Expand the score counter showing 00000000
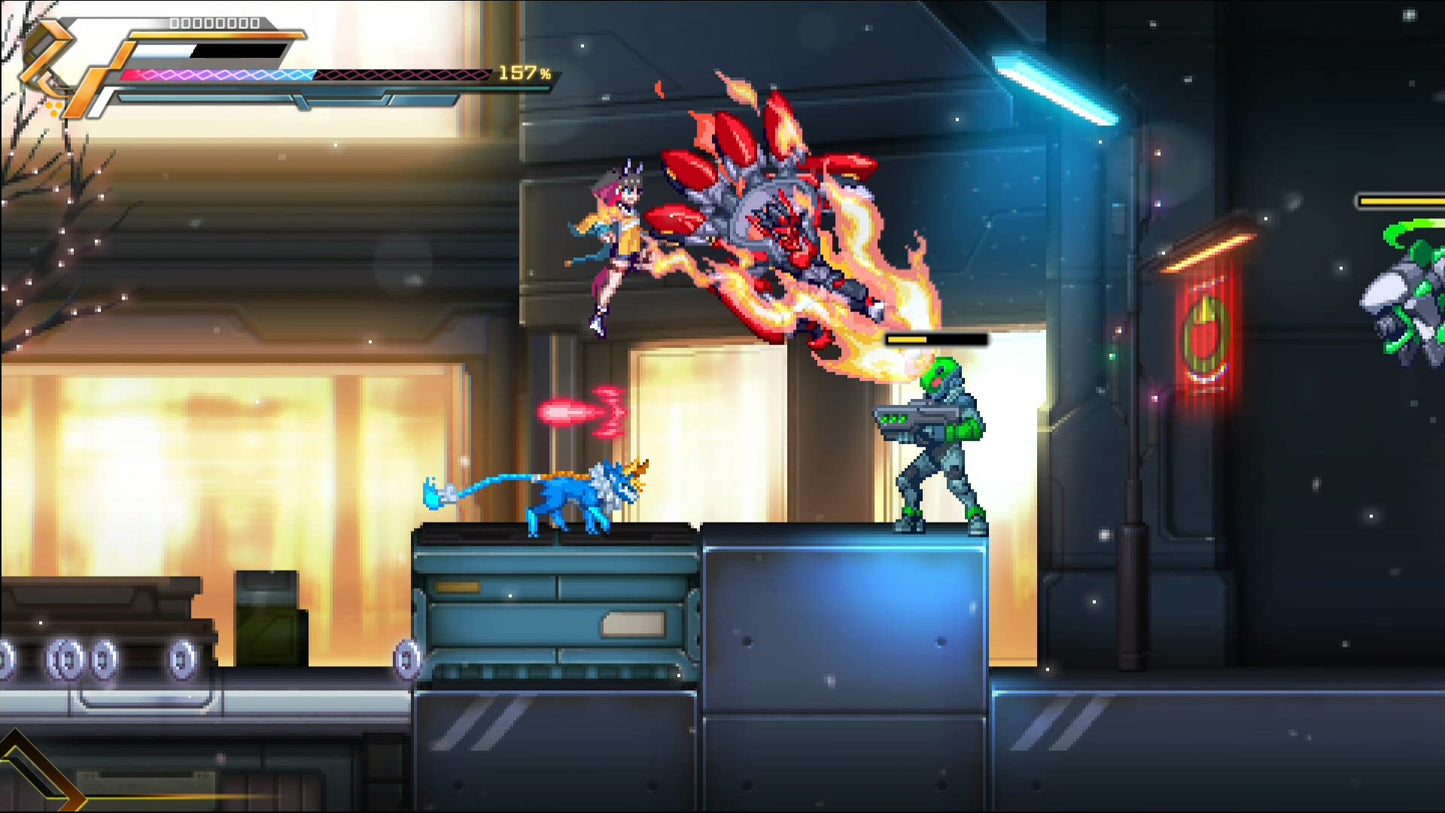Screen dimensions: 1445x813 tap(213, 21)
